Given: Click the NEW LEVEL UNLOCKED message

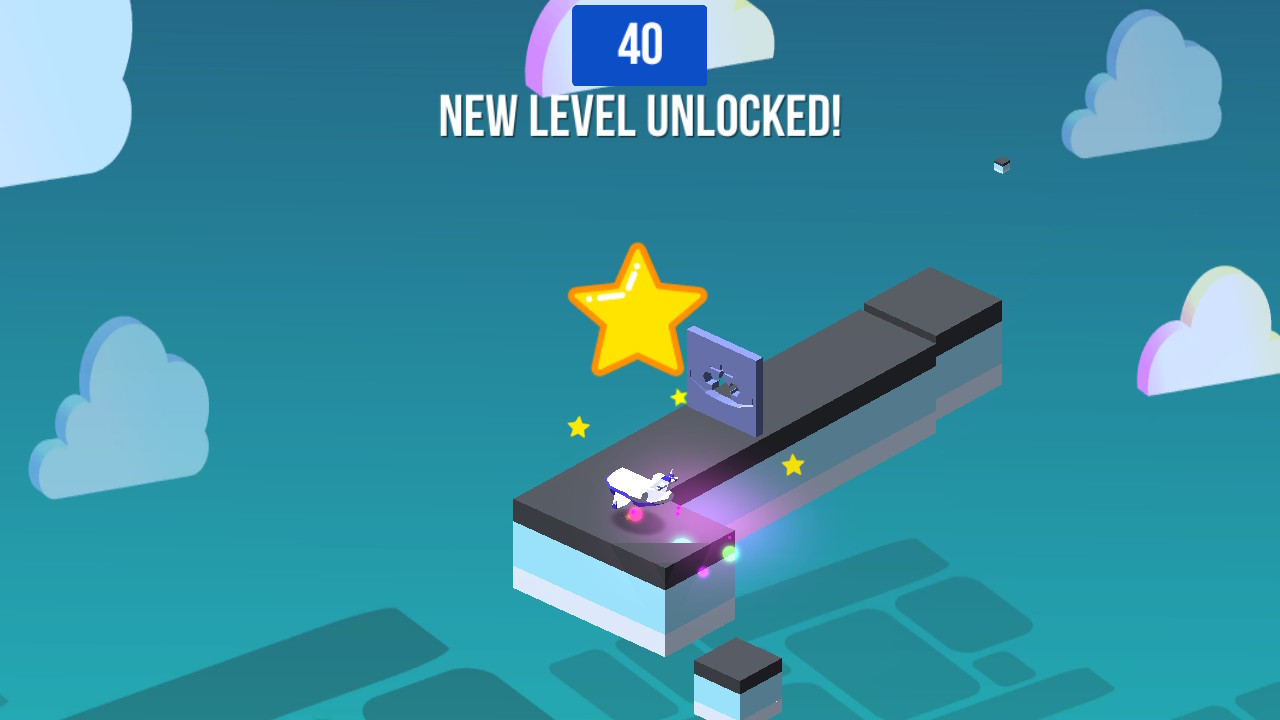Looking at the screenshot, I should (639, 116).
